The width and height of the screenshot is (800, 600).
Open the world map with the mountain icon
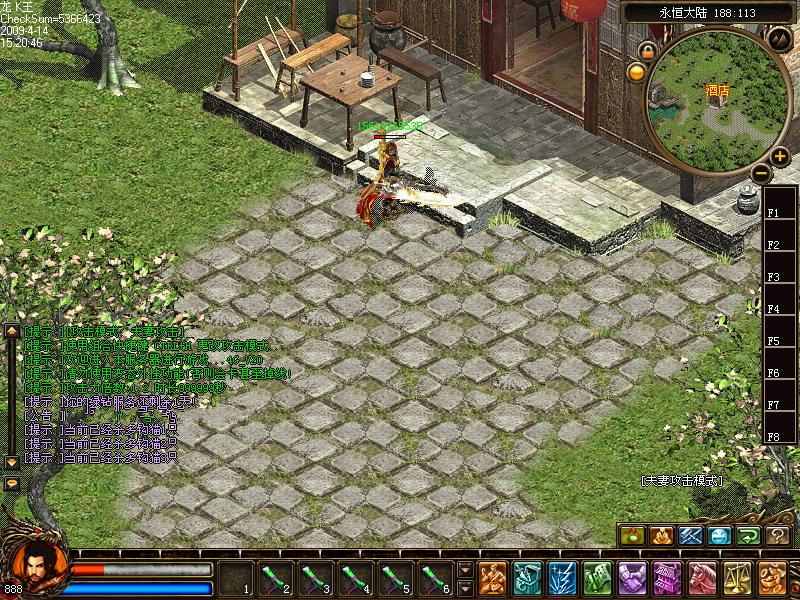pos(779,39)
